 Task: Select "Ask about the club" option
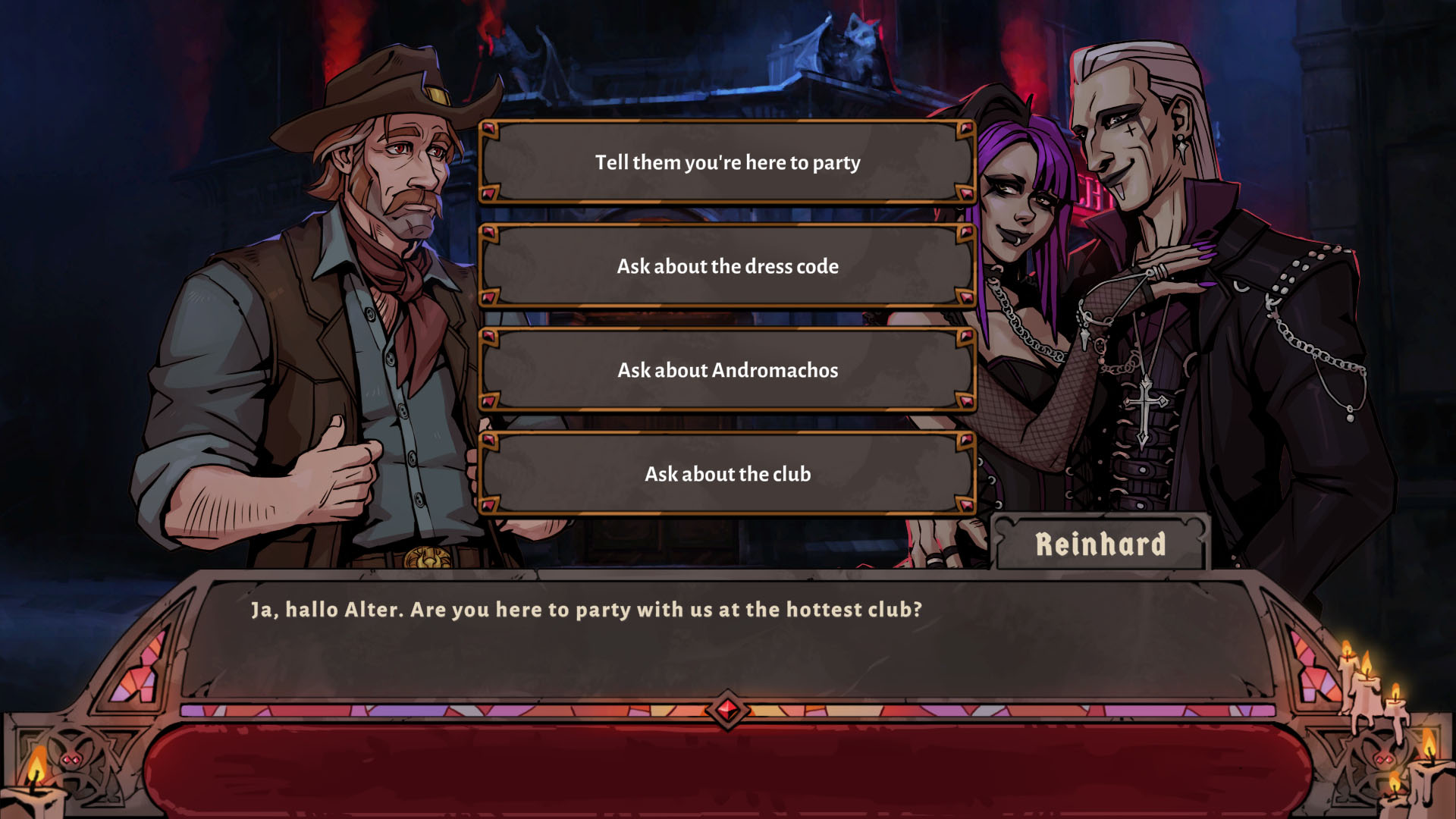(726, 474)
